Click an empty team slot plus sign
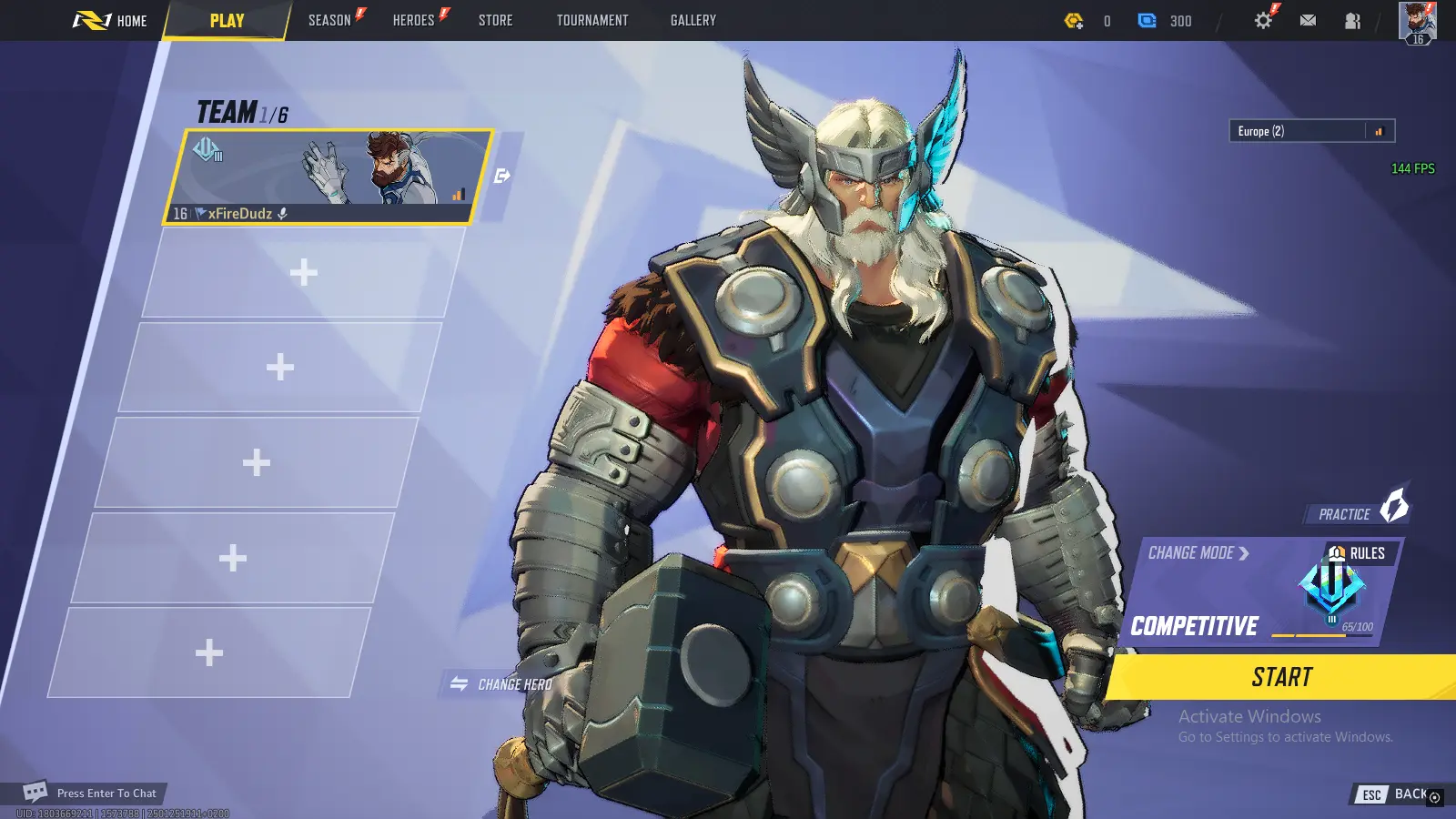This screenshot has height=819, width=1456. [305, 272]
